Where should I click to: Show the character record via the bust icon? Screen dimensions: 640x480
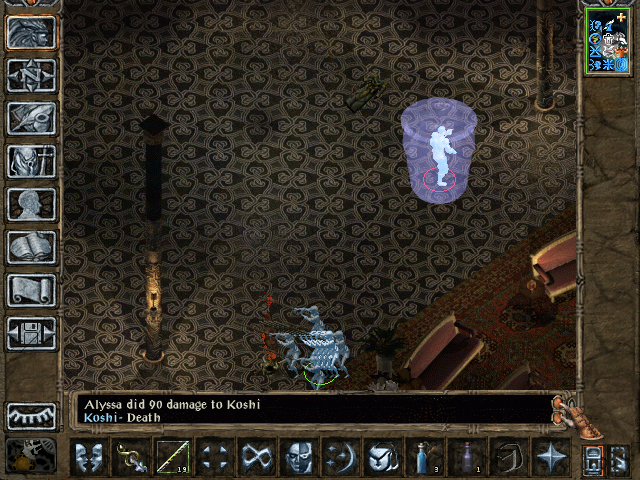pyautogui.click(x=31, y=204)
